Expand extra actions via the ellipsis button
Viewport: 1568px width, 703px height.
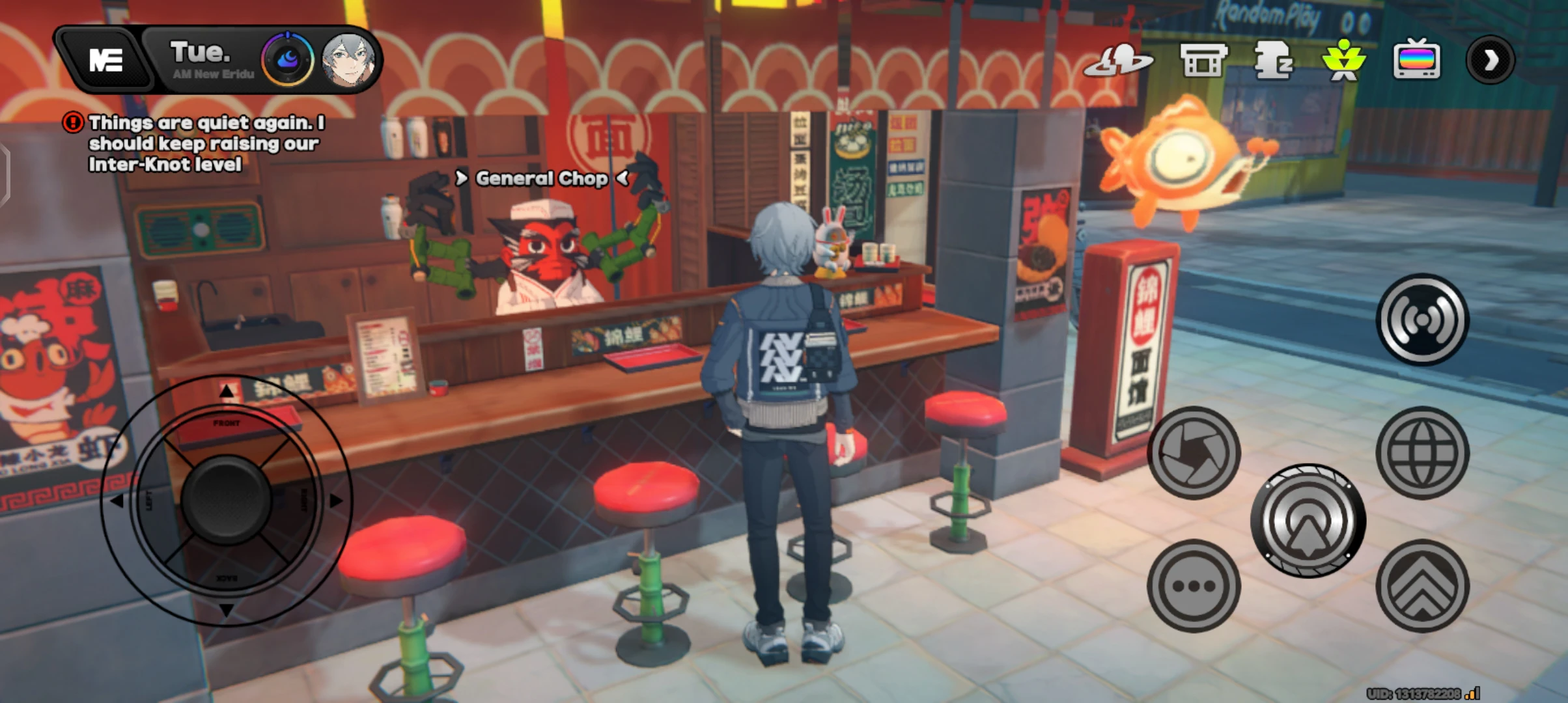(x=1193, y=586)
